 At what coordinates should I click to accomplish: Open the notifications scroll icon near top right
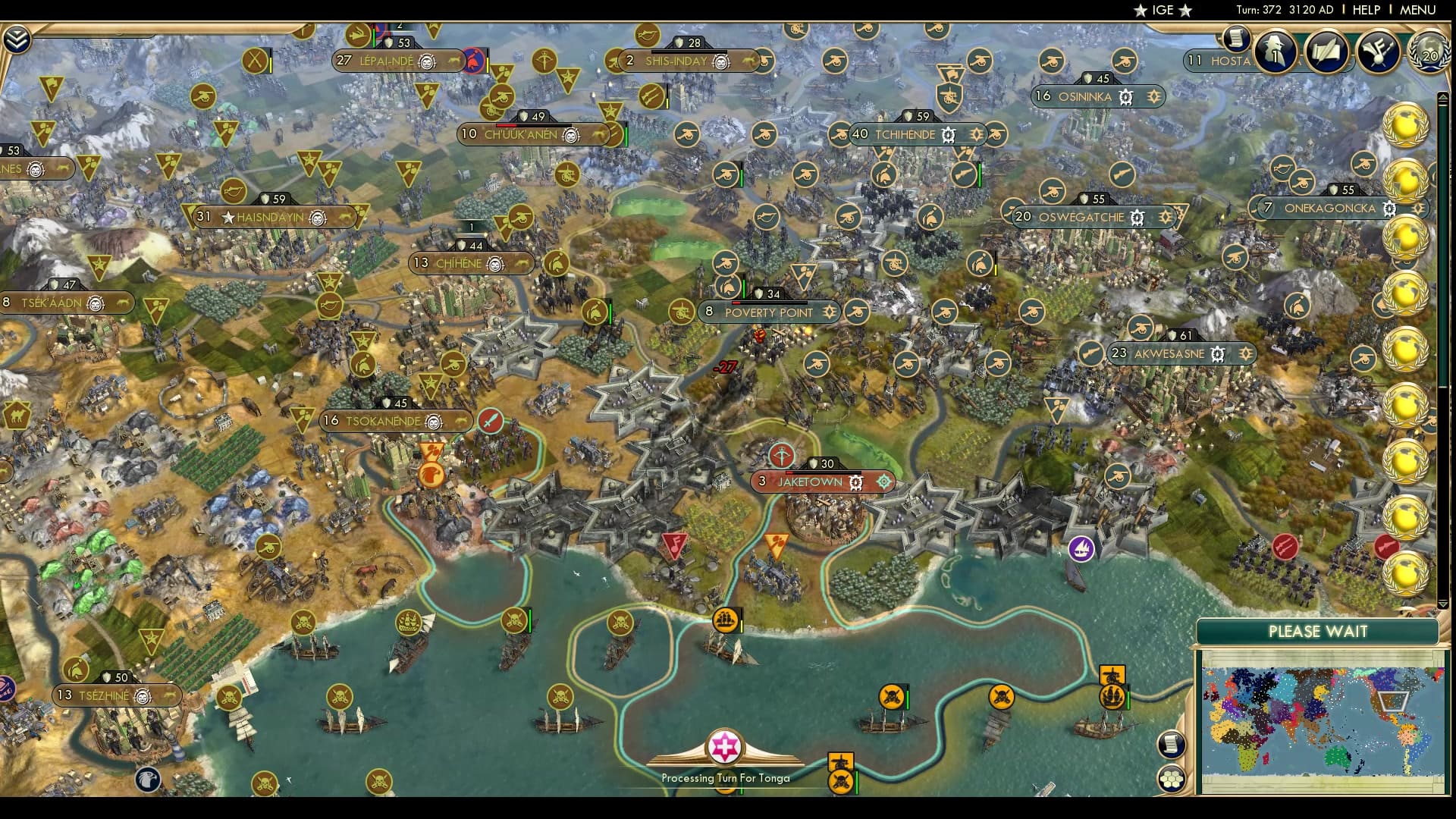(x=1237, y=39)
